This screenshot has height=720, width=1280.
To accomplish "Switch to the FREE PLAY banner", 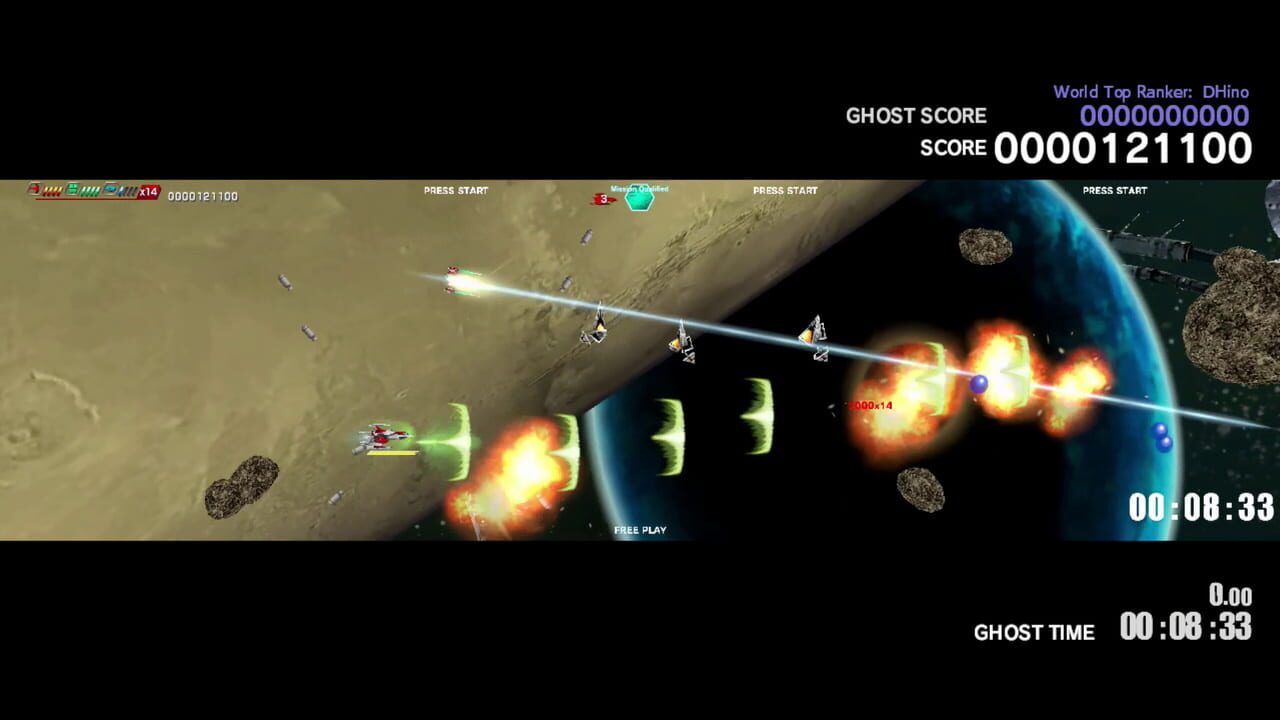I will pos(639,530).
